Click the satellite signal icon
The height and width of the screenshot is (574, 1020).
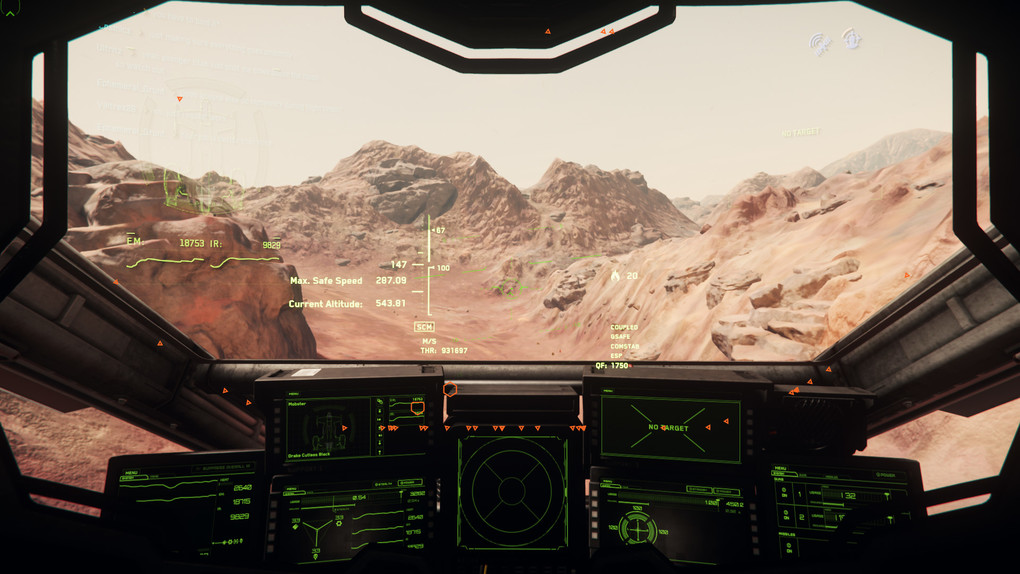pyautogui.click(x=820, y=44)
